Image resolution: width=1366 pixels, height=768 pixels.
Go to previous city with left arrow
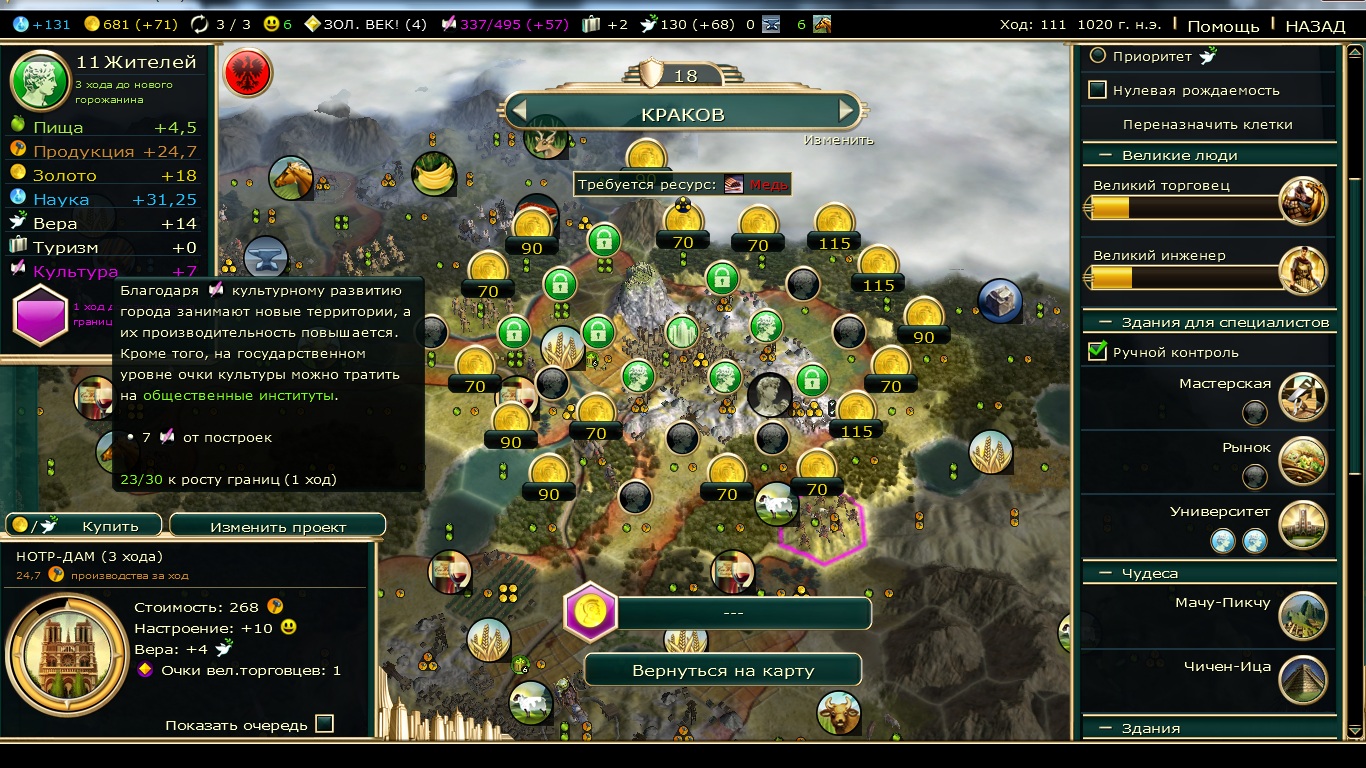point(519,111)
